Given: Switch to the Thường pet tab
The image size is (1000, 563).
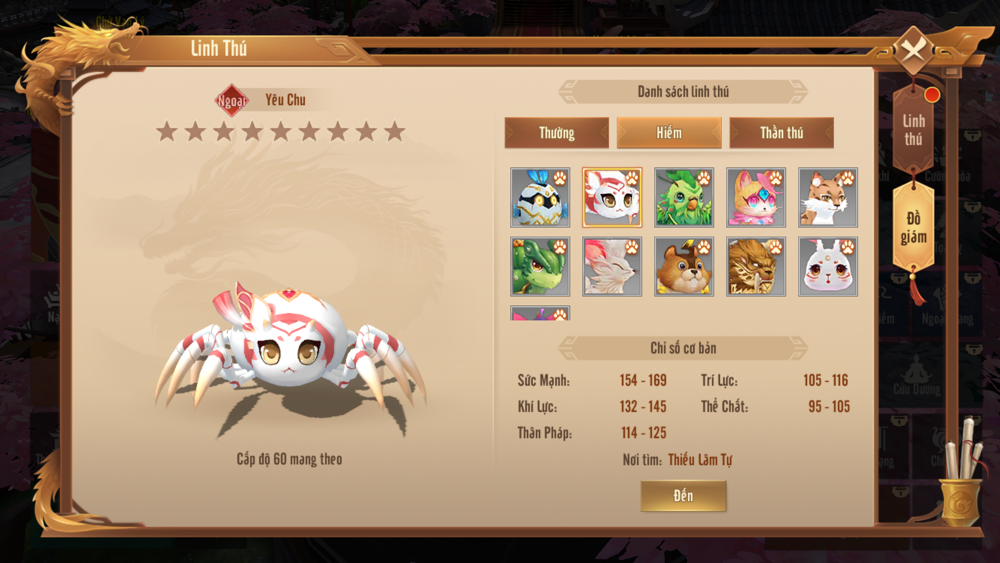Looking at the screenshot, I should pos(556,133).
